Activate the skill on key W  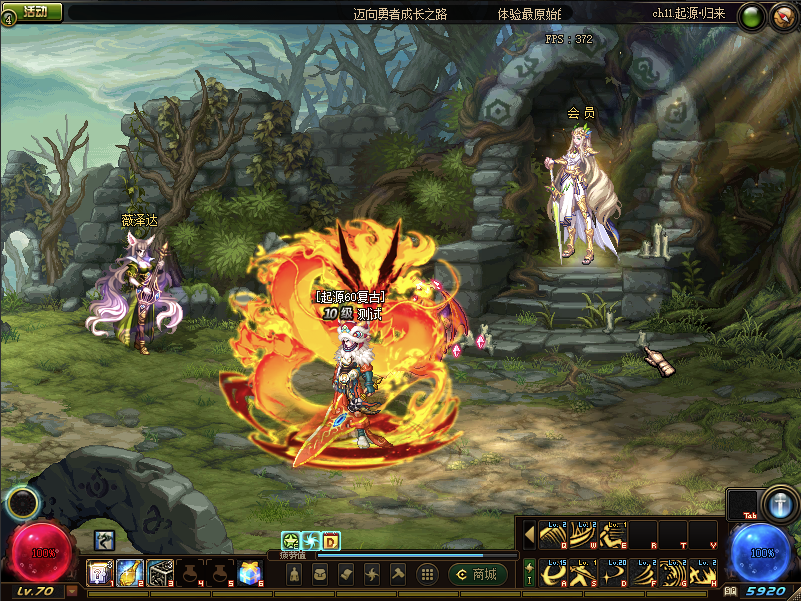(583, 535)
